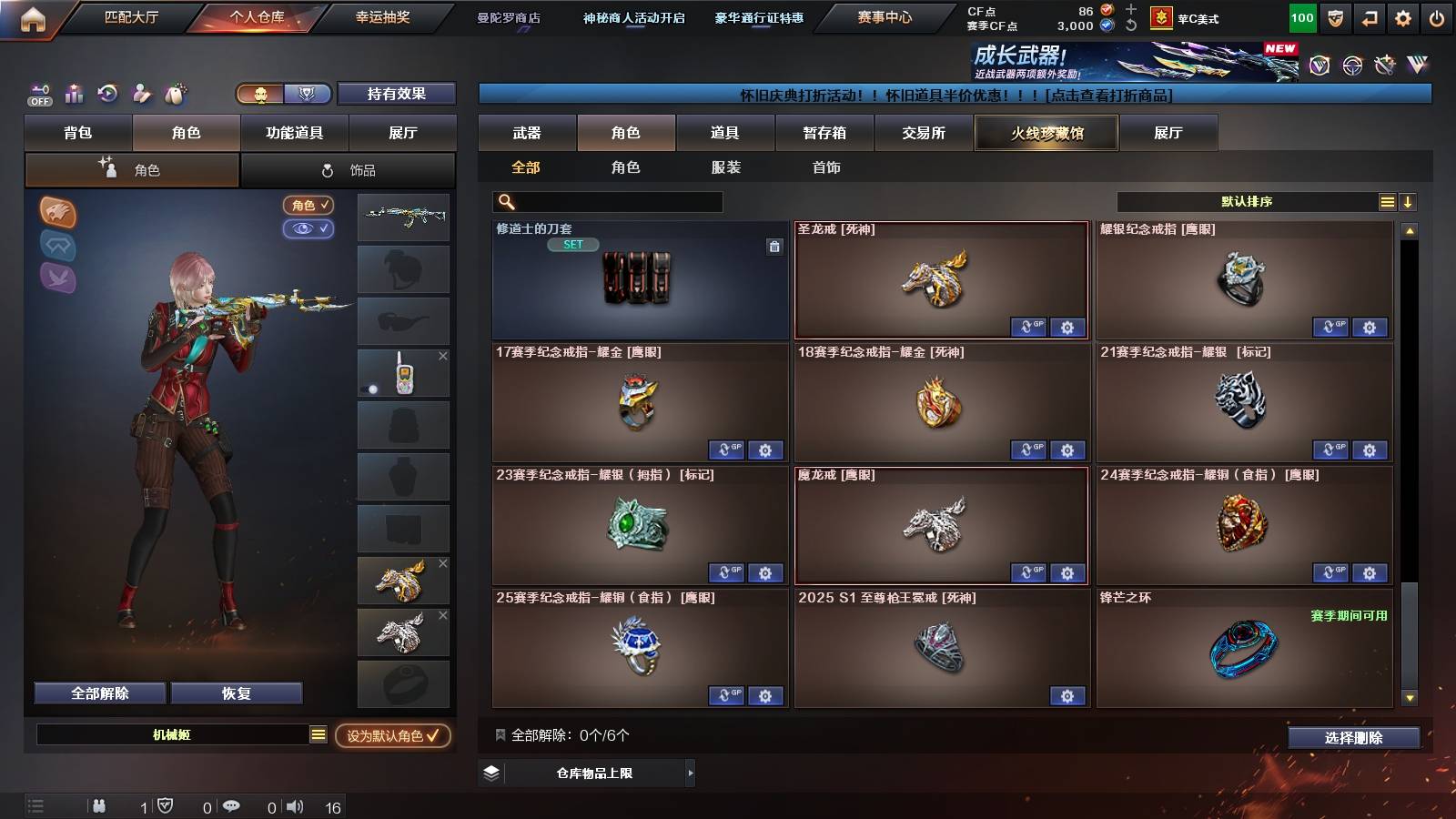Click the gear icon on the 圣龙戒 item card
Screen dimensions: 1456x819
click(x=1067, y=327)
